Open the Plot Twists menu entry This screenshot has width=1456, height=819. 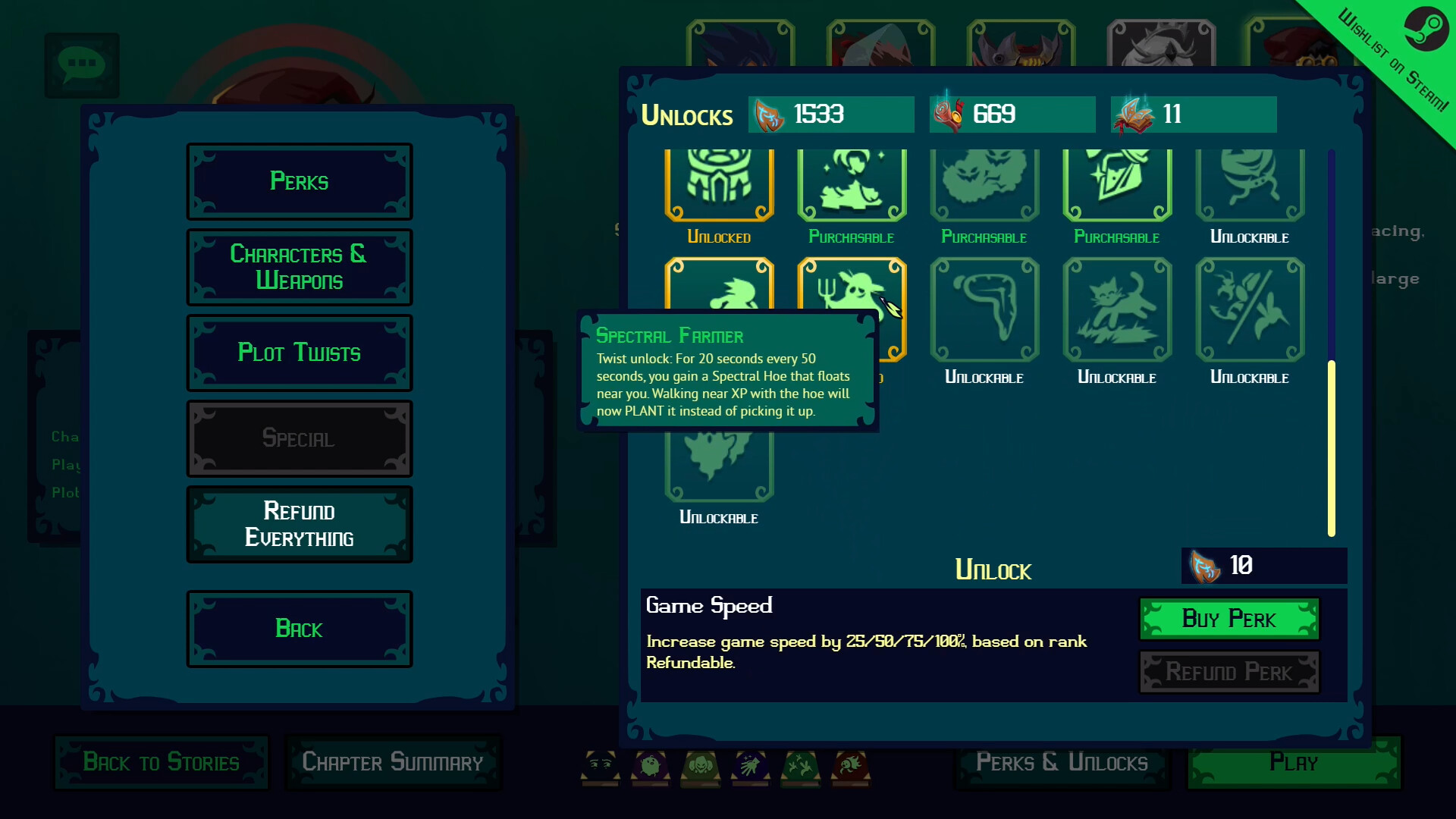[299, 353]
